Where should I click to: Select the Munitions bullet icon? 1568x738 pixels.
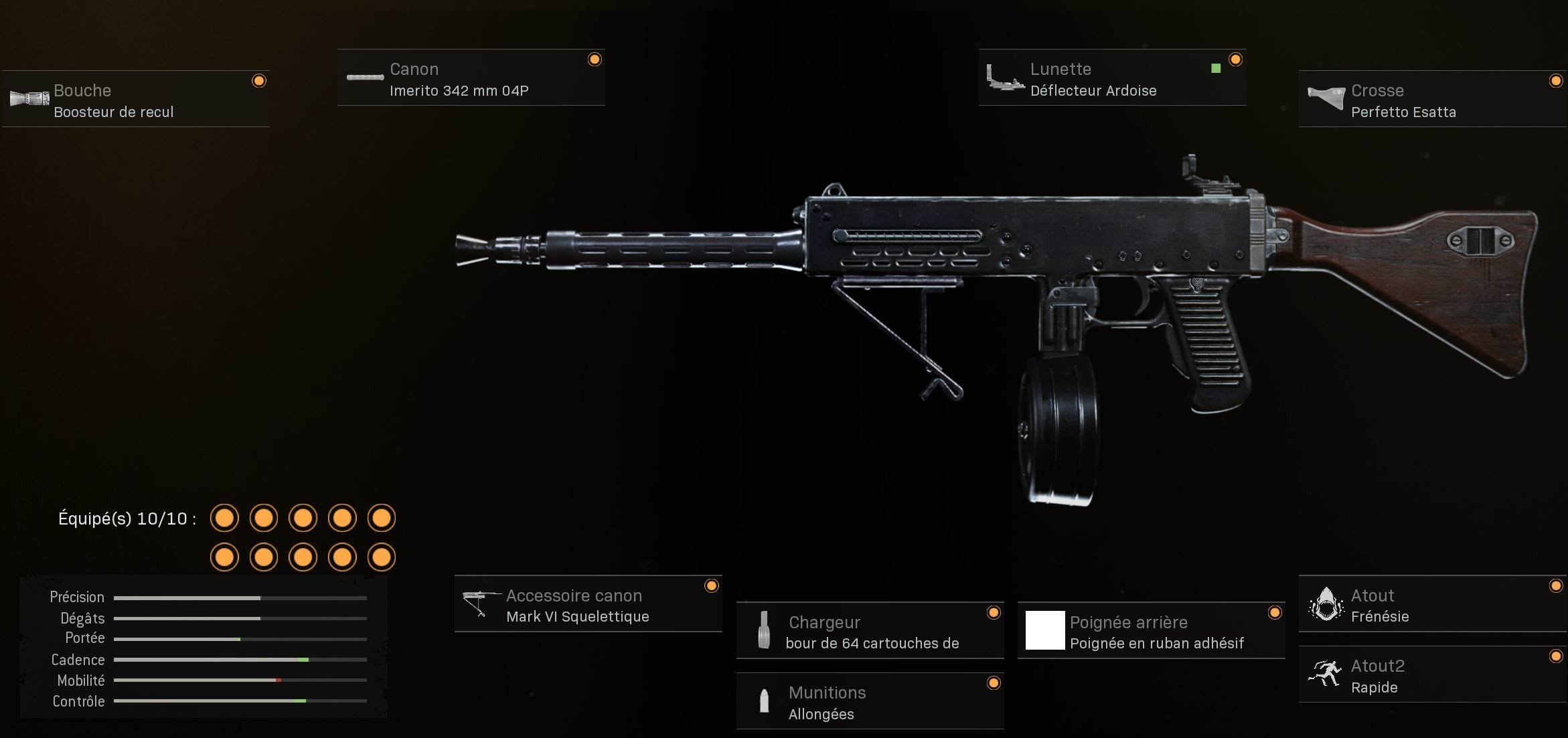[765, 701]
